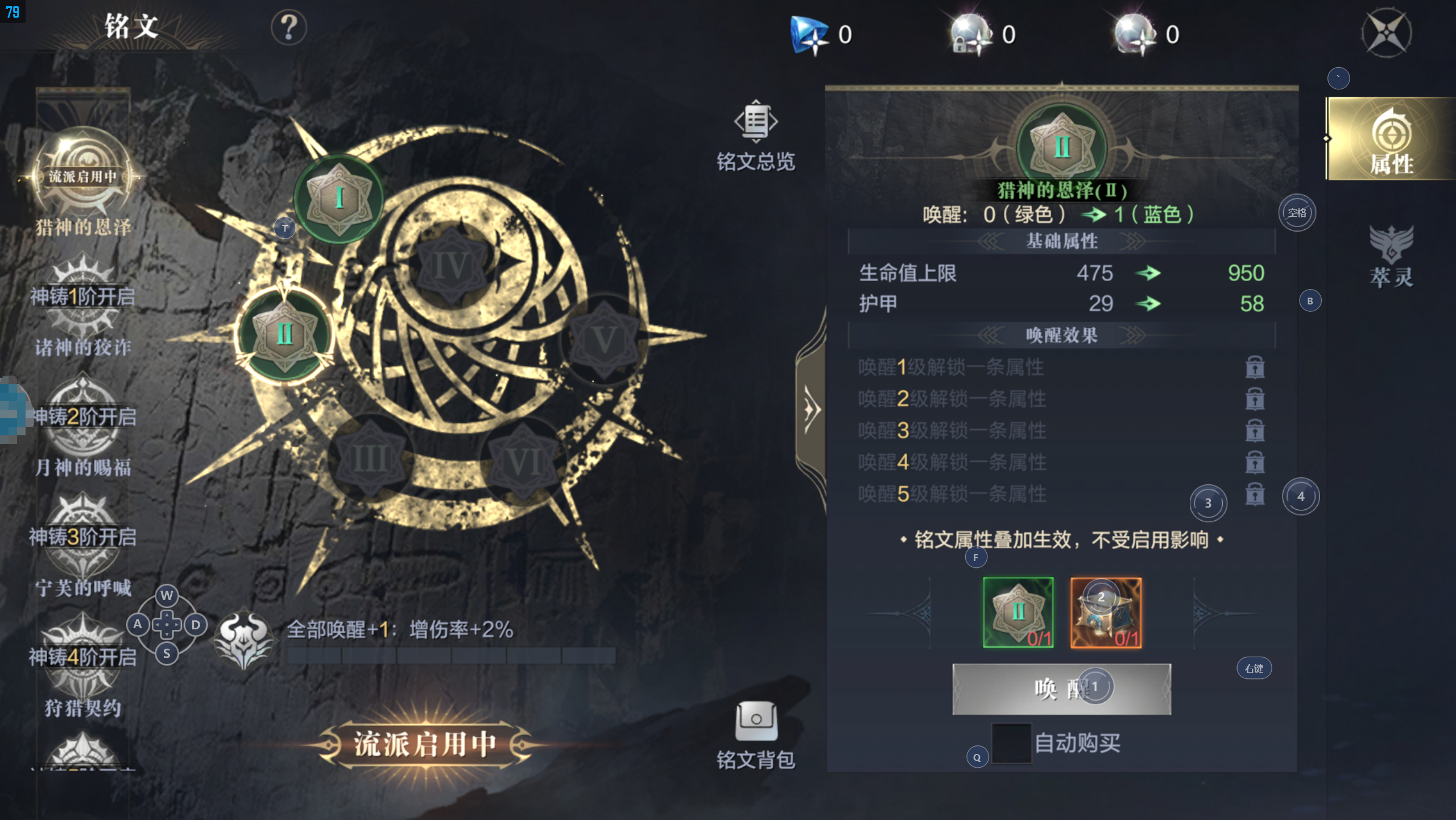
Task: Click the lock icon on 唤醒1级 effect row
Action: pos(1256,368)
